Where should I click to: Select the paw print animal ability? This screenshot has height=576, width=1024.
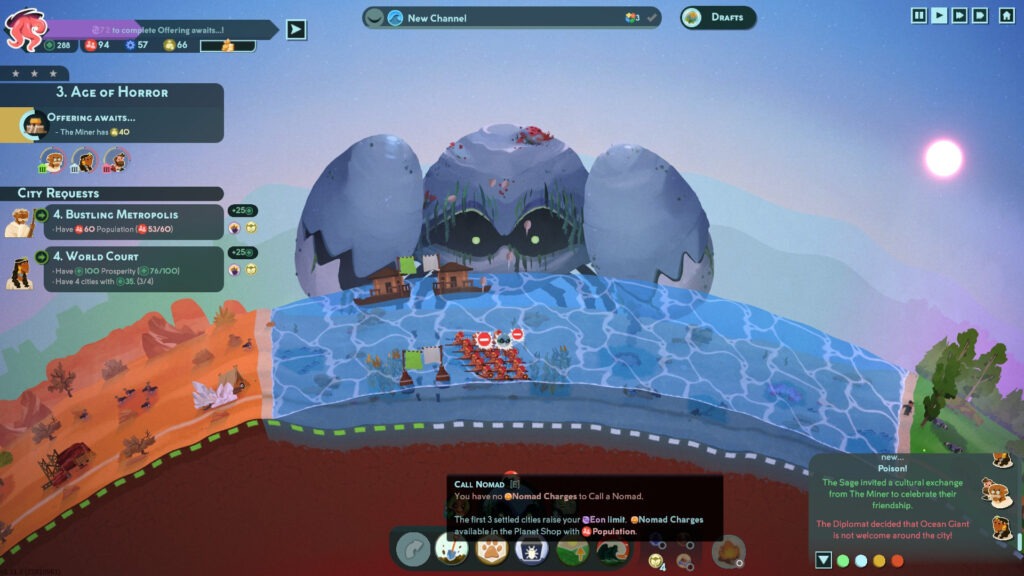coord(491,549)
